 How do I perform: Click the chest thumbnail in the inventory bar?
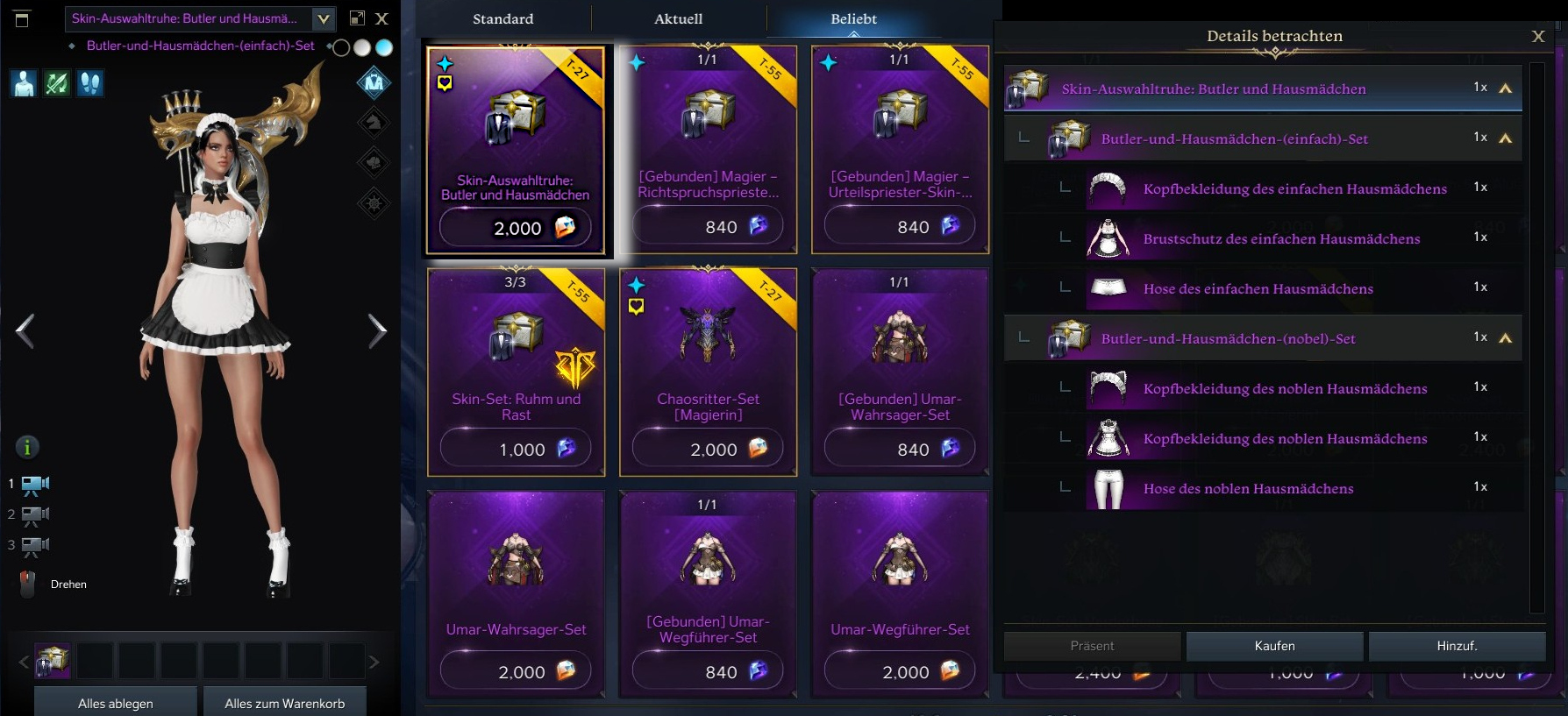click(x=53, y=660)
